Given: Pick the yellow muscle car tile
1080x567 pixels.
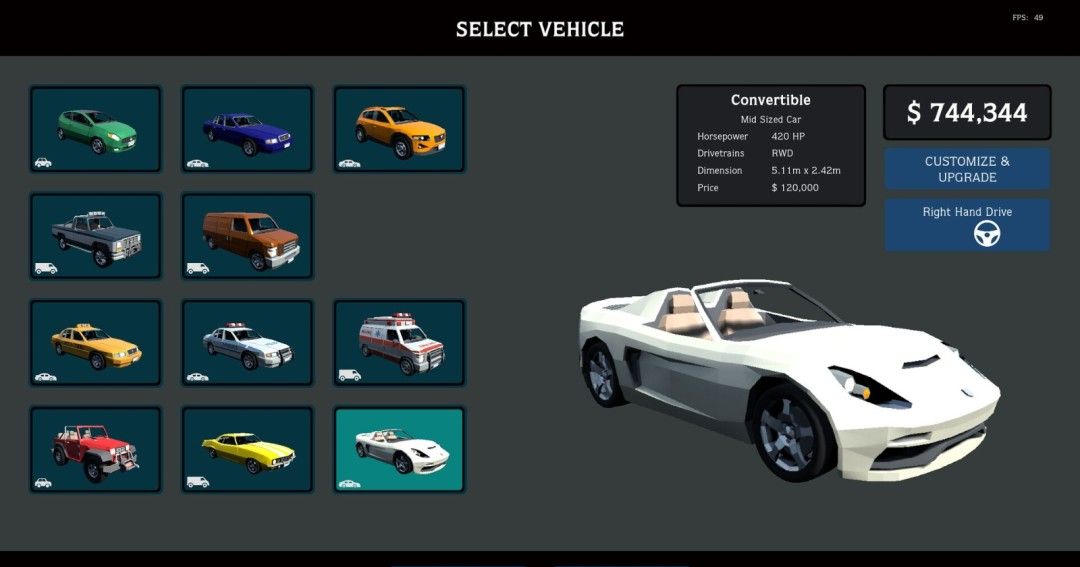Looking at the screenshot, I should click(247, 450).
